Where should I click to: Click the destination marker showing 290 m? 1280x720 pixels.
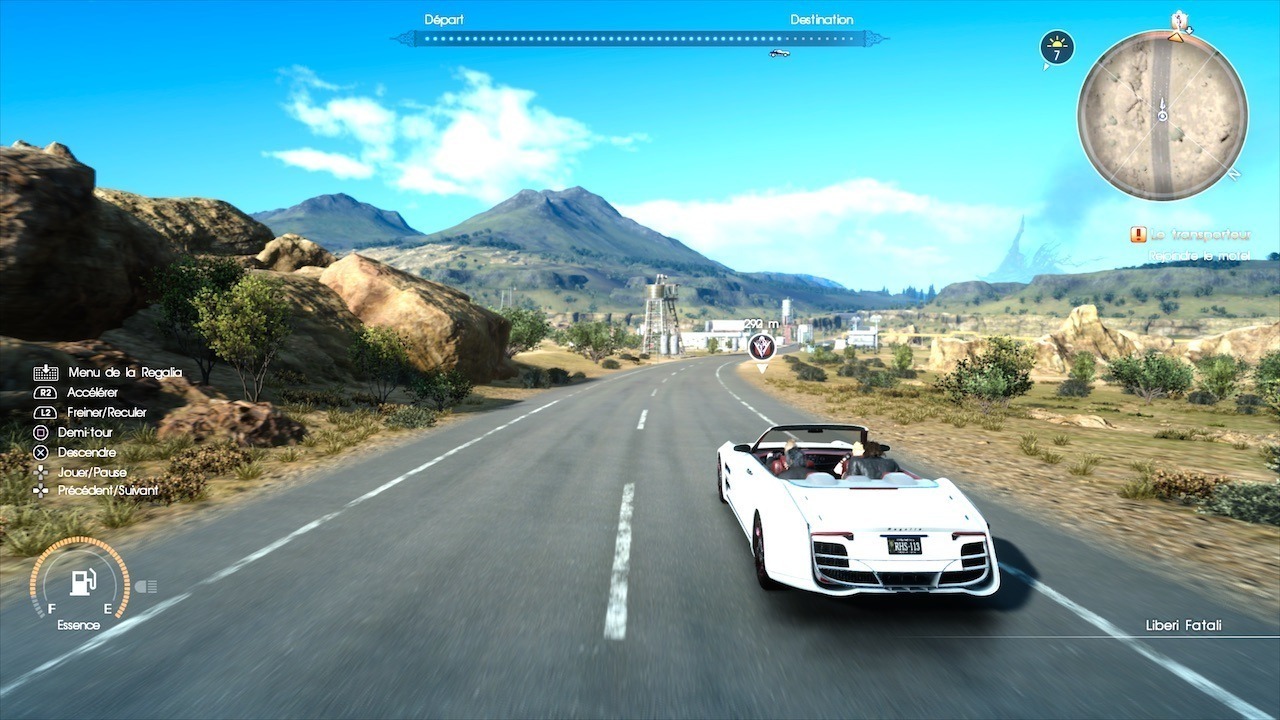coord(762,346)
